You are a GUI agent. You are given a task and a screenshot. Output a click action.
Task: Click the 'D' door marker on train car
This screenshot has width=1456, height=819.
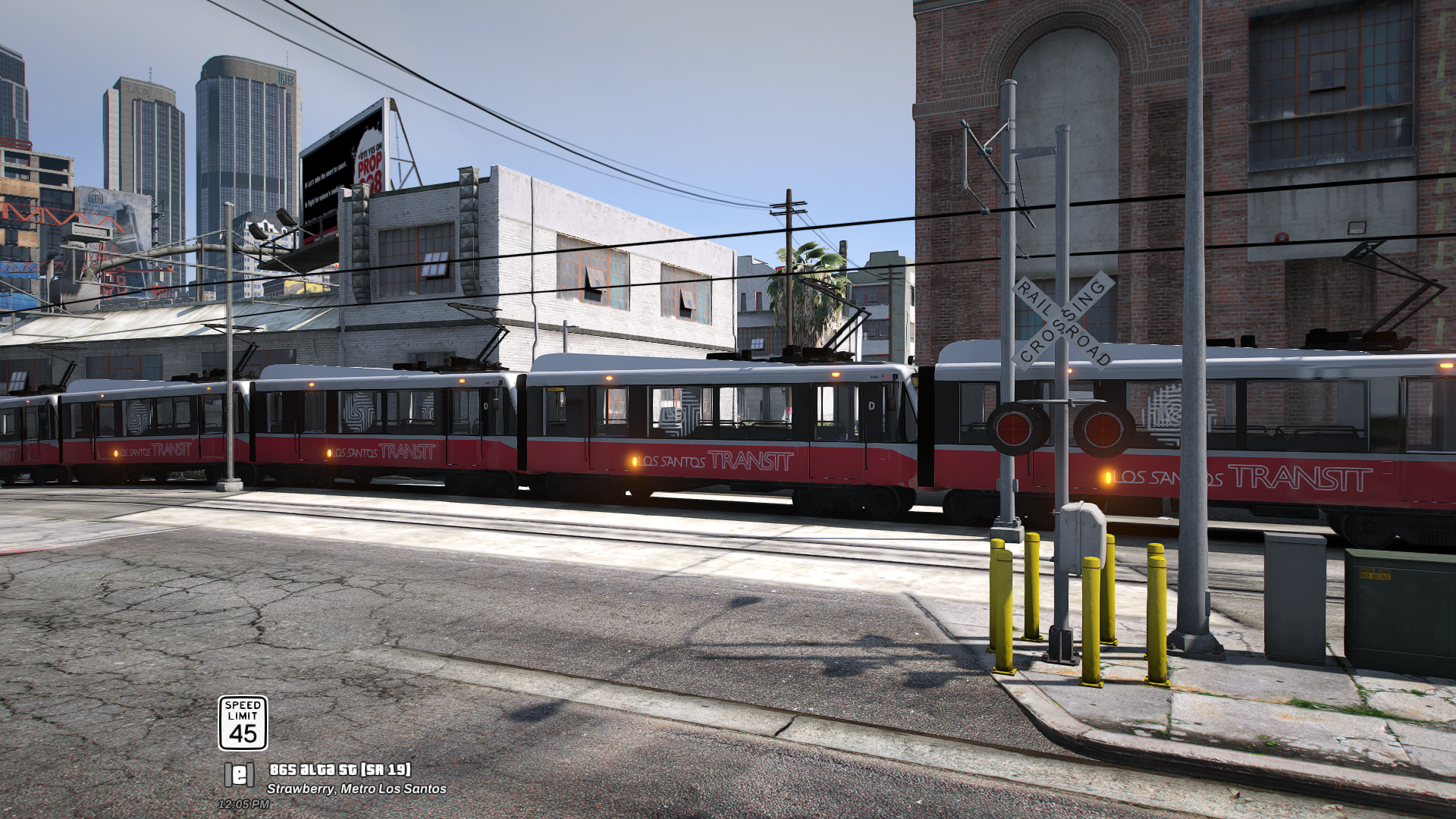[872, 404]
